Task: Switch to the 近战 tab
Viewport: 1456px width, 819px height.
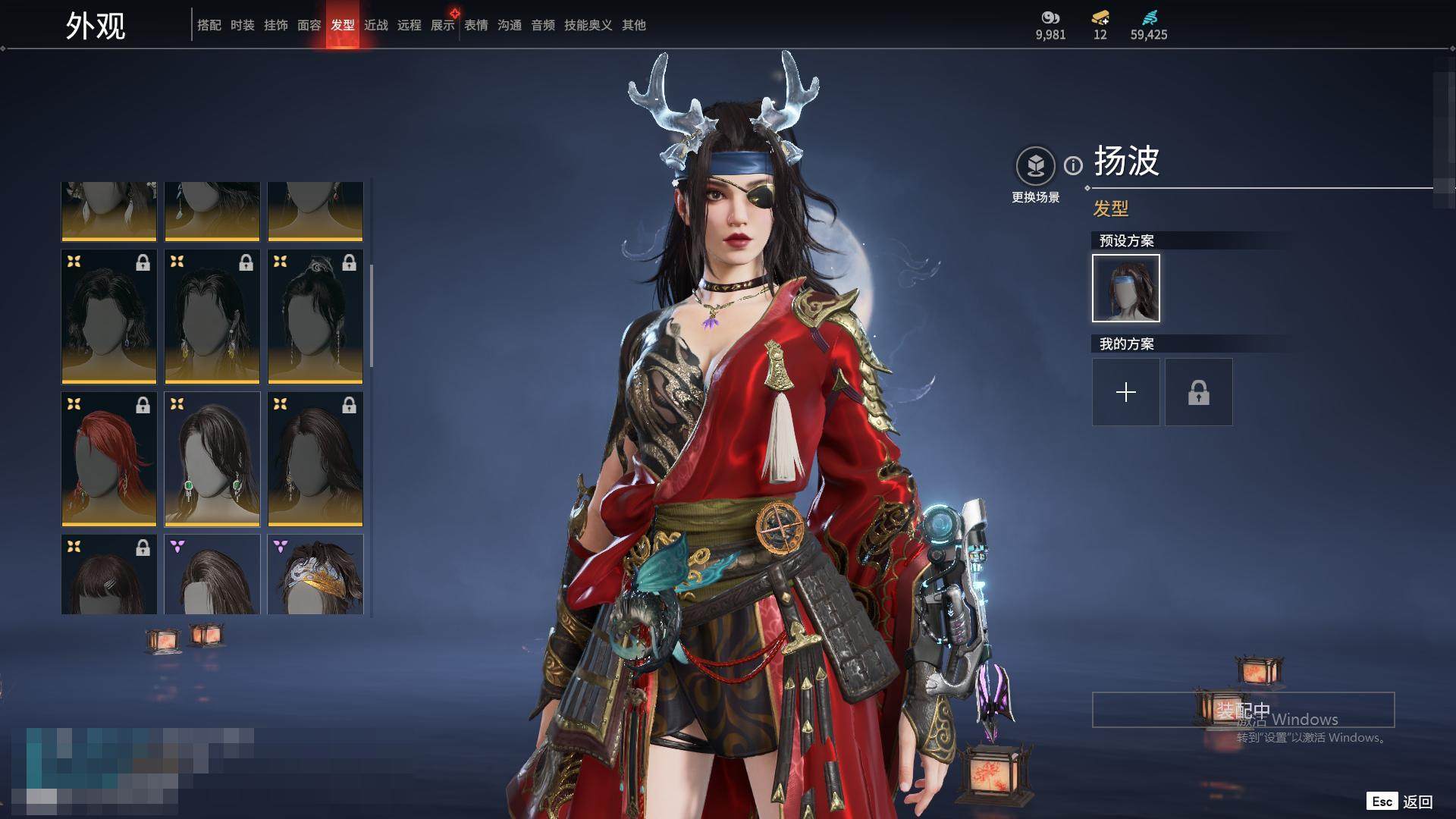Action: 376,25
